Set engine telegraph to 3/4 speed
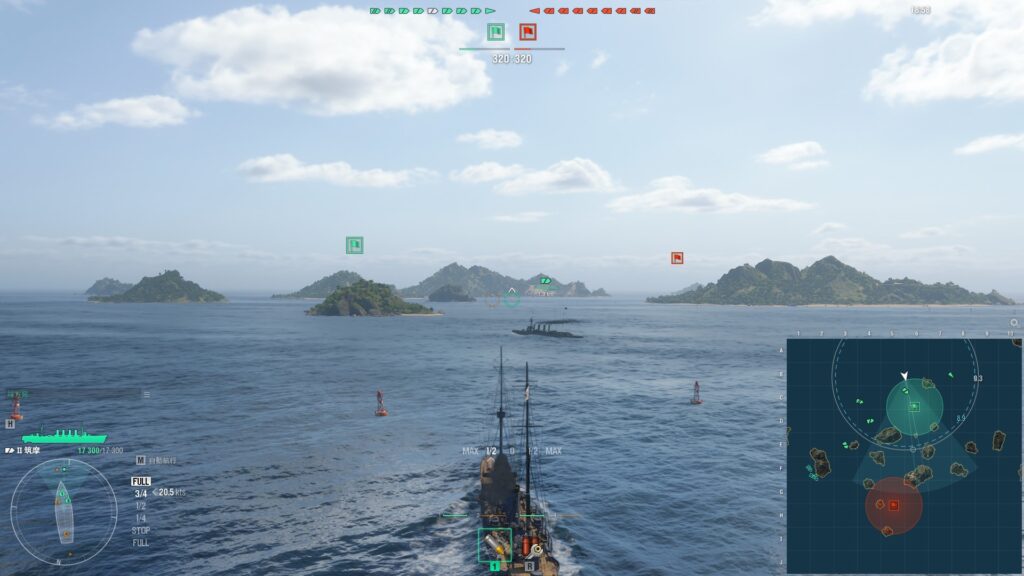Image resolution: width=1024 pixels, height=576 pixels. point(141,493)
